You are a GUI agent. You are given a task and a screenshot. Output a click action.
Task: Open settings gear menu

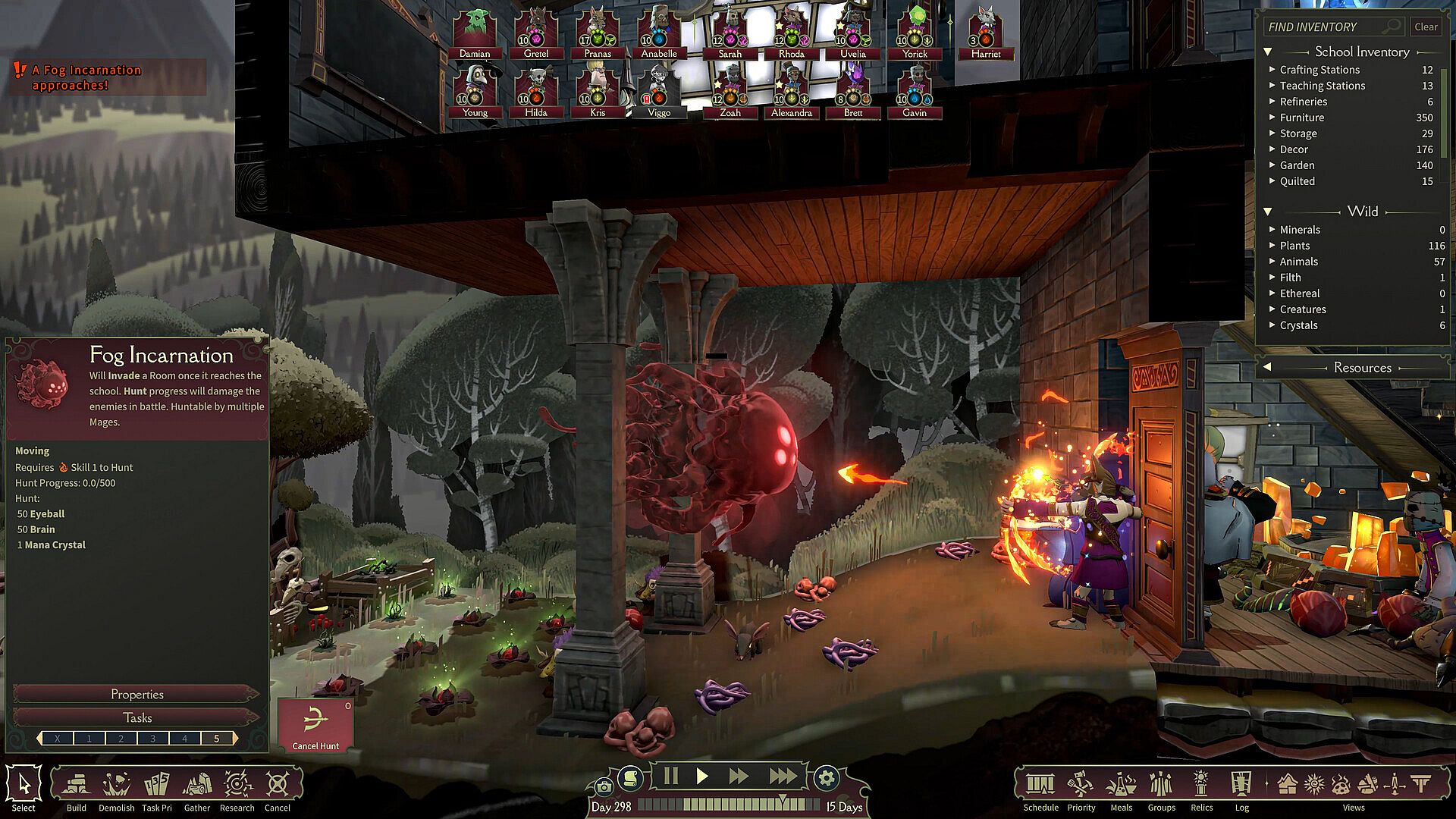(x=827, y=778)
